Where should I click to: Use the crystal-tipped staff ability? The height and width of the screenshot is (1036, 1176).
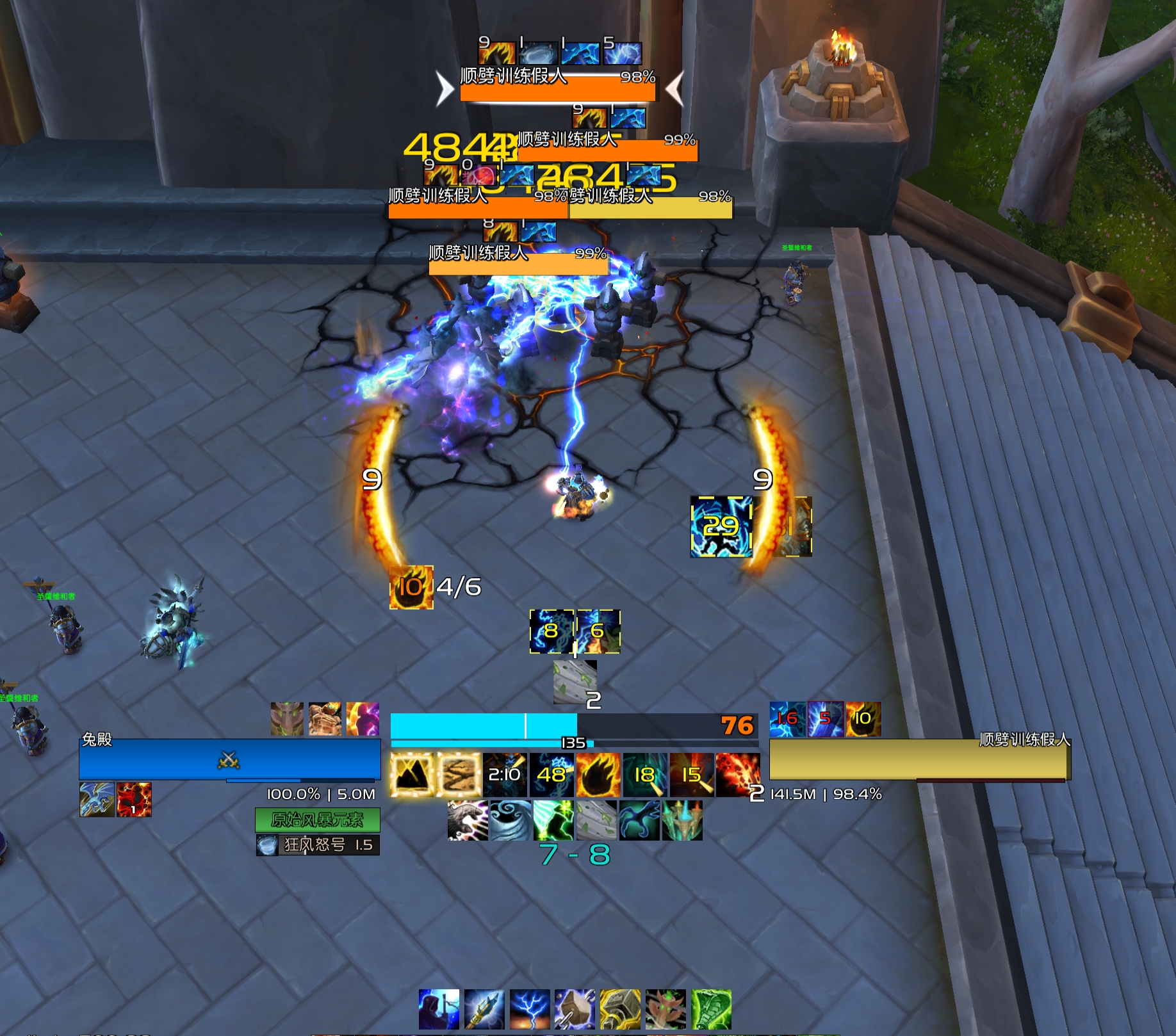[x=484, y=1009]
